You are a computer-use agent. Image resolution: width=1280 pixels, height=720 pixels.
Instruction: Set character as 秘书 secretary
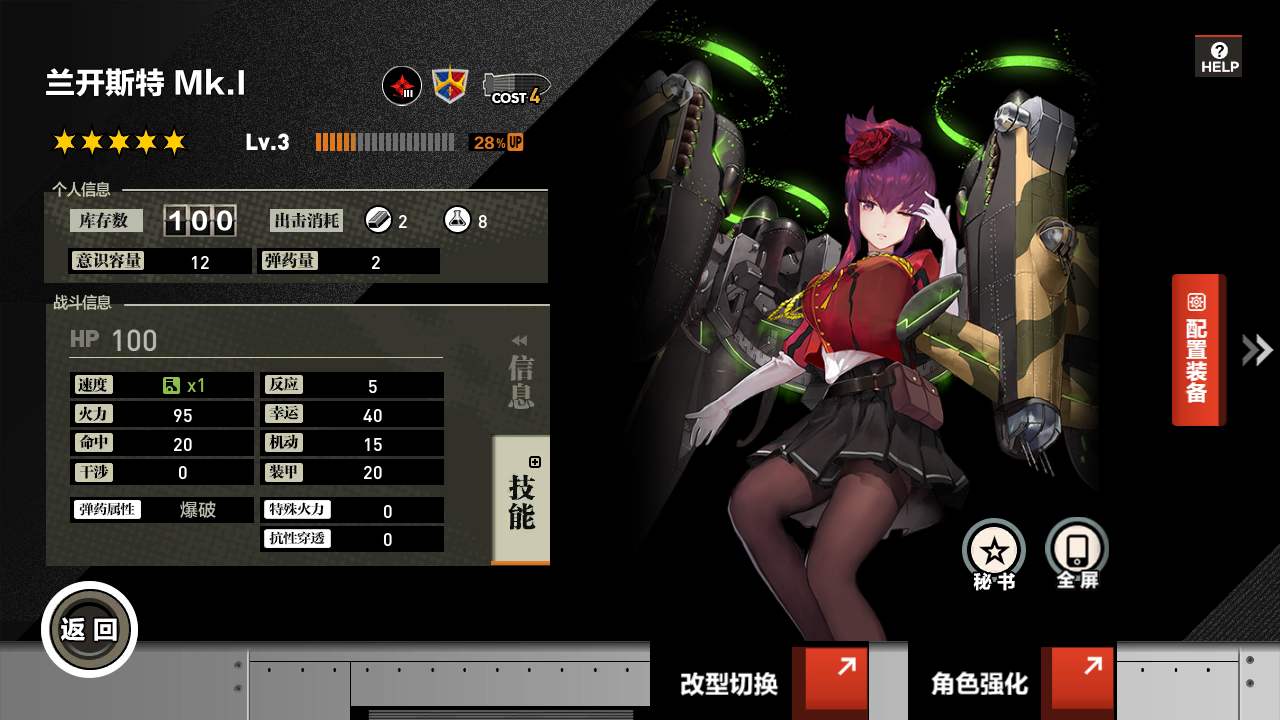[994, 553]
